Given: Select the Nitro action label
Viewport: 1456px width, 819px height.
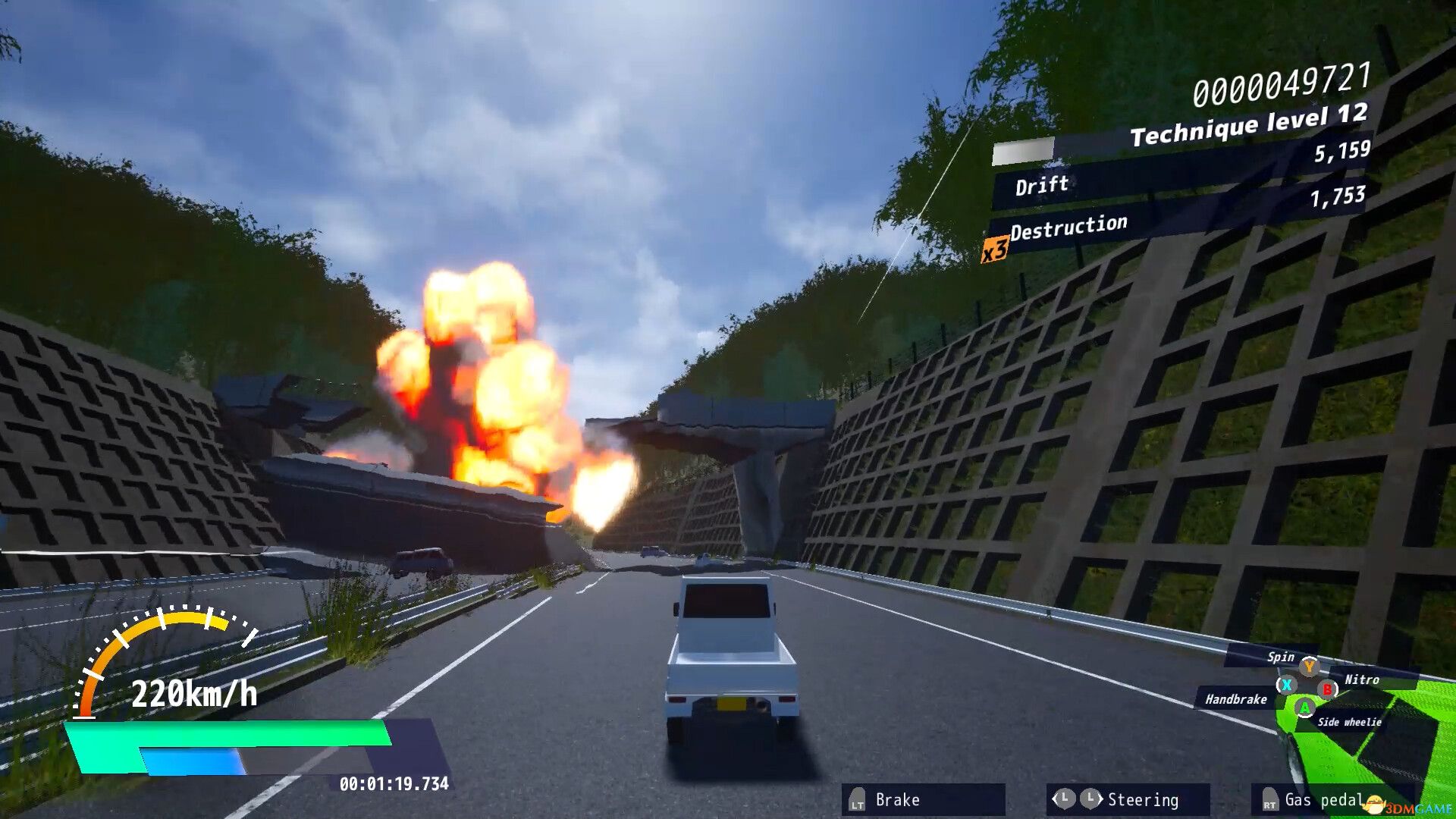Looking at the screenshot, I should pos(1363,680).
